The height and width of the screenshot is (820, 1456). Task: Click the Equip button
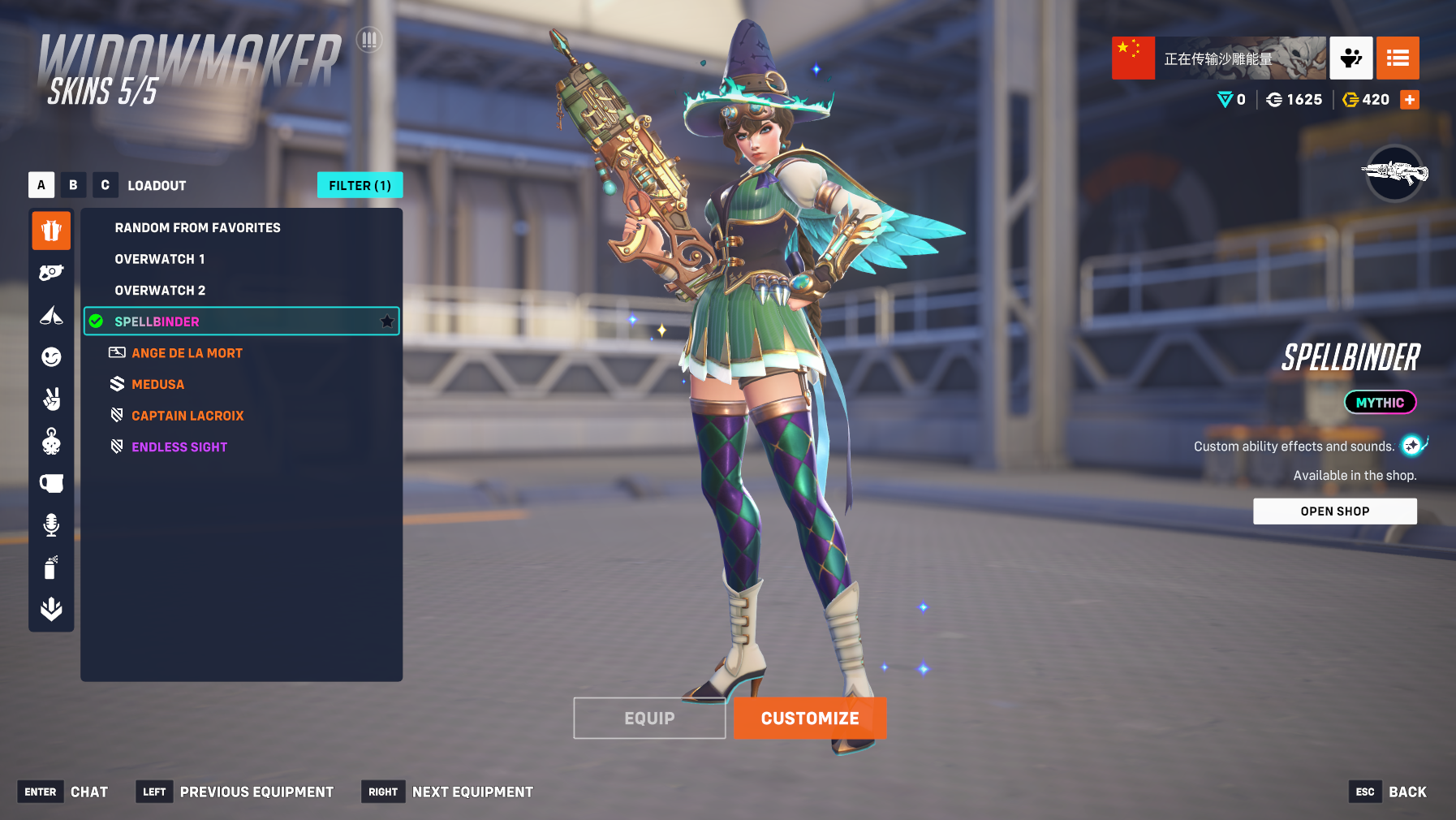(649, 719)
